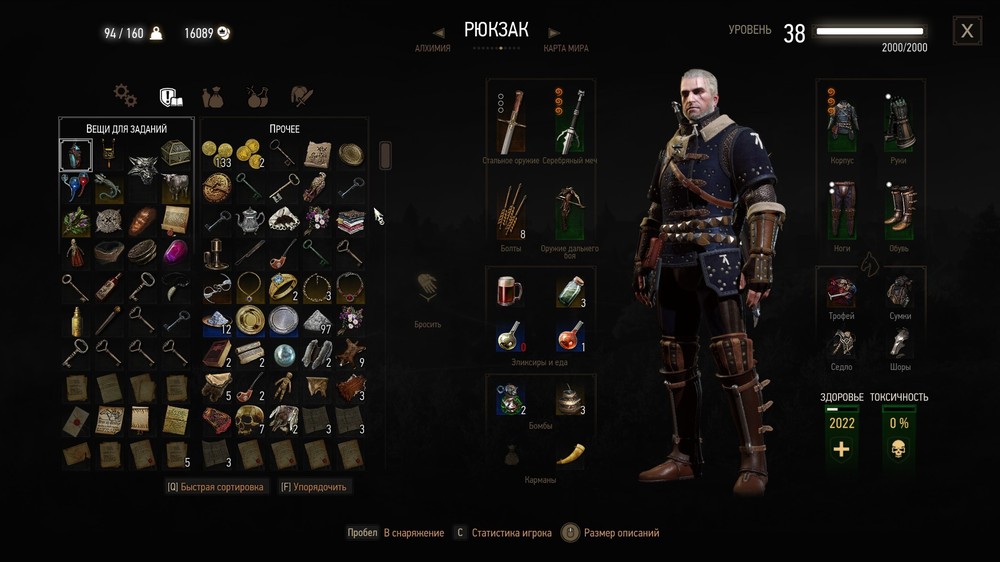The width and height of the screenshot is (1000, 562).
Task: Open the trophy slot labeled Трофей
Action: 842,292
